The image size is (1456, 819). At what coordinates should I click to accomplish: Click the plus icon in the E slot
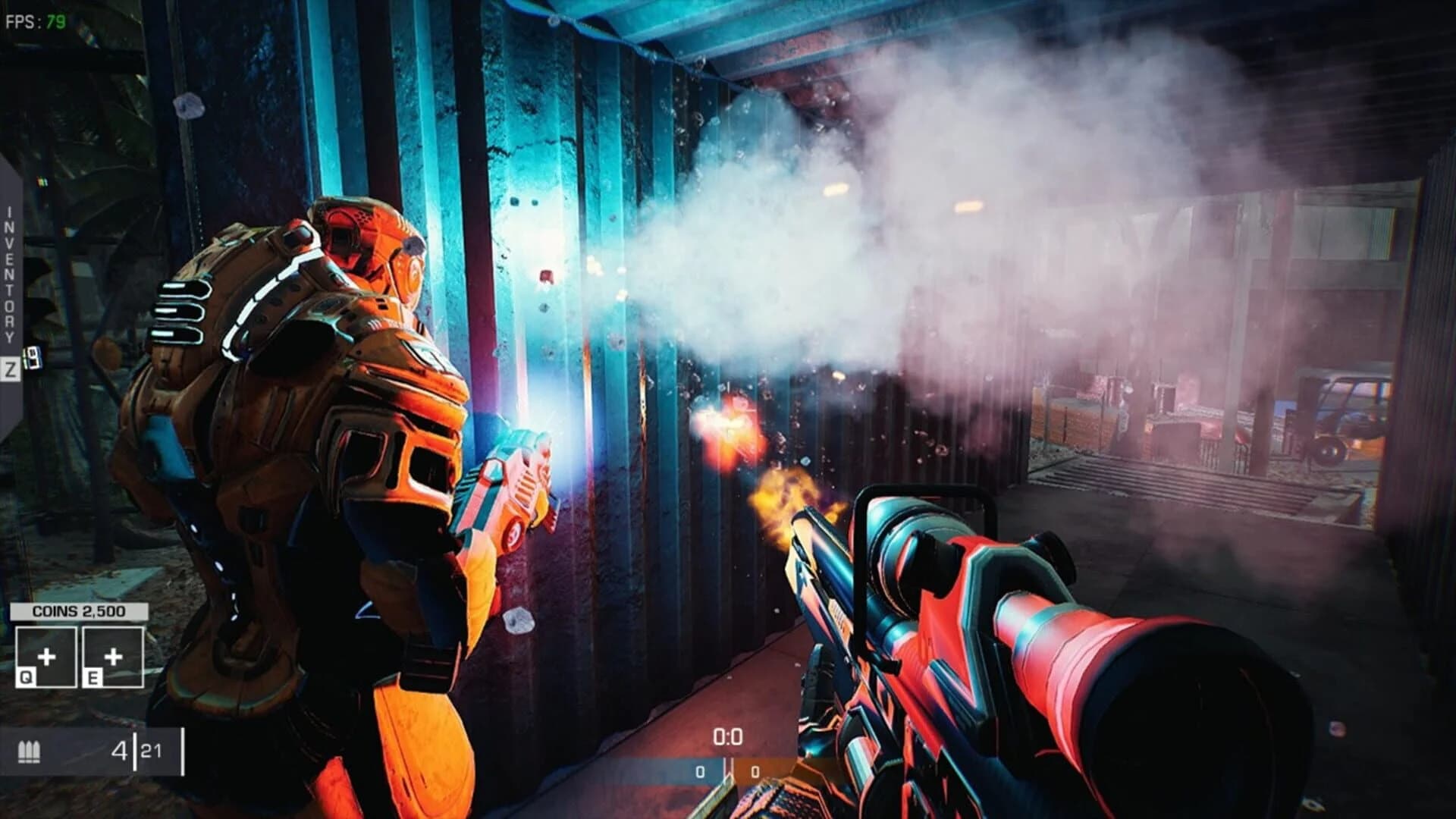point(113,657)
